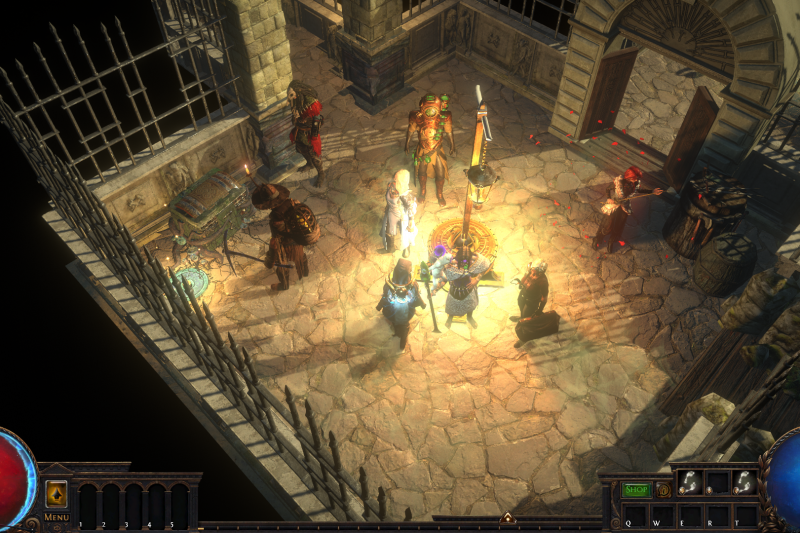Viewport: 800px width, 533px height.
Task: Click the small triangle on the experience bar
Action: [x=507, y=518]
